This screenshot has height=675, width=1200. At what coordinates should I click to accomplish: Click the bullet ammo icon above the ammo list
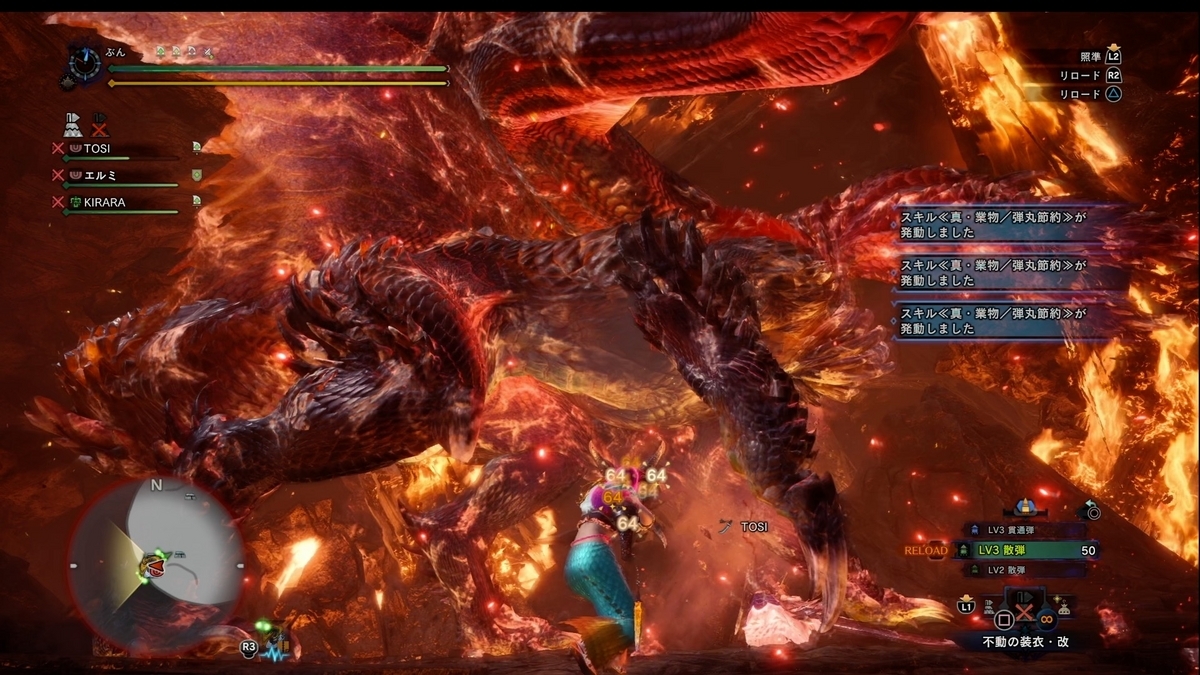point(1024,506)
